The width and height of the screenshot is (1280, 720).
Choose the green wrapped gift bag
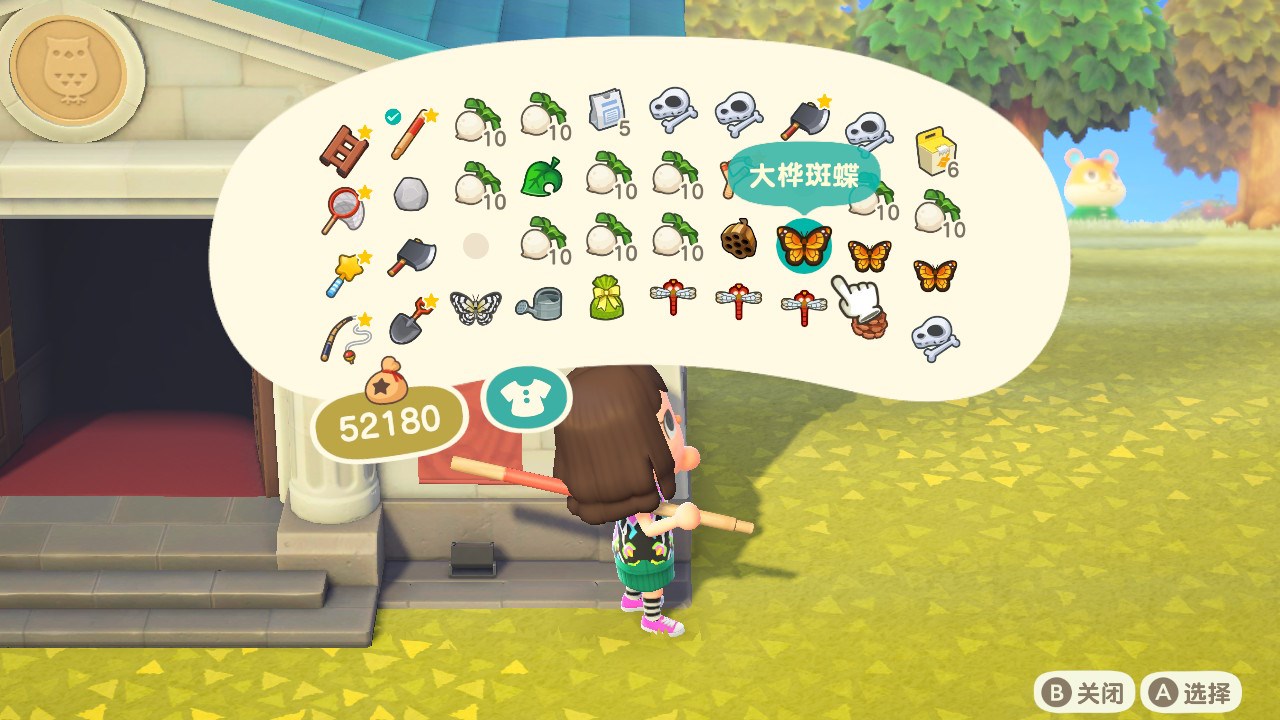point(606,299)
